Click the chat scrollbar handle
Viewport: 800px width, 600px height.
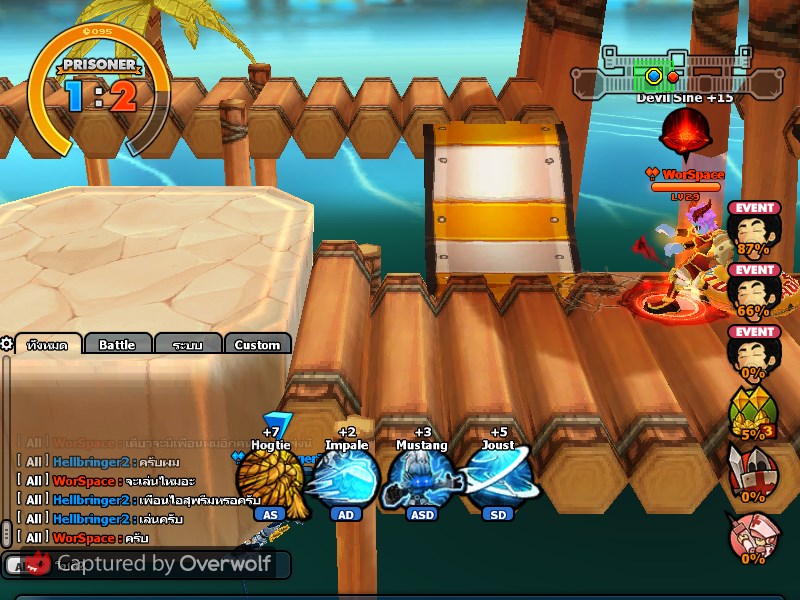(6, 533)
